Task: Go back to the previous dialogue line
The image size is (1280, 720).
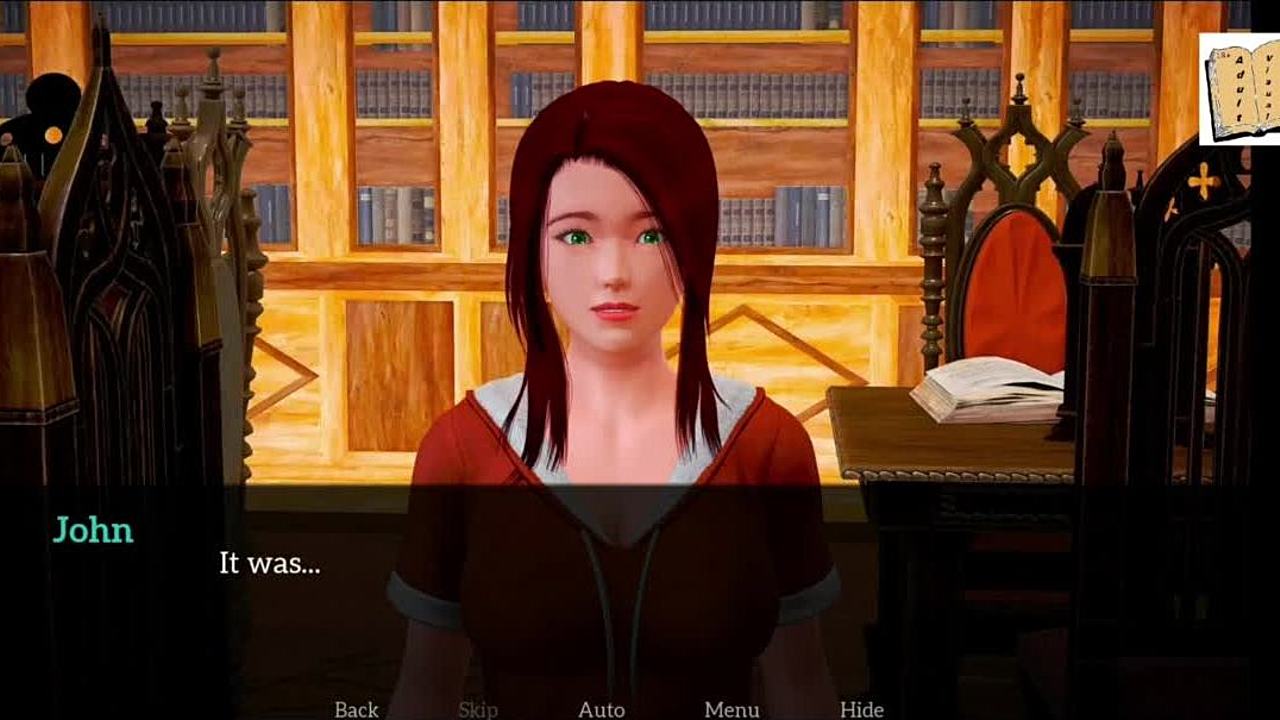Action: point(356,709)
